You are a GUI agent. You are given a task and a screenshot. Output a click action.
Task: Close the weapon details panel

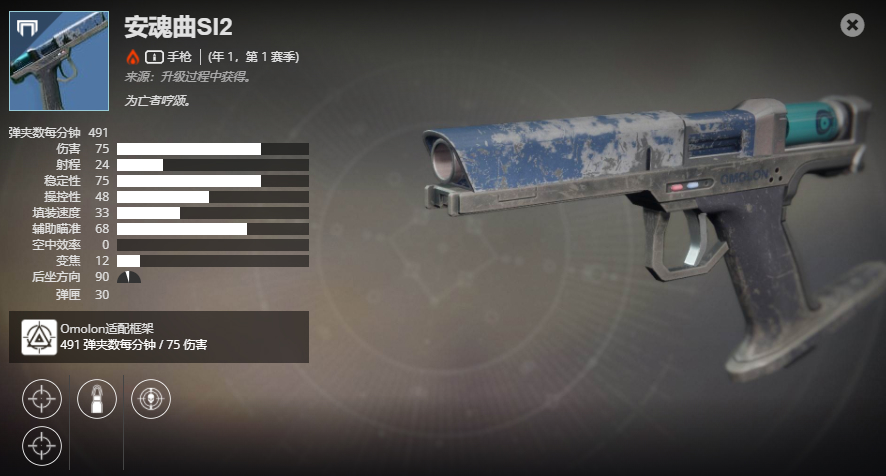852,25
